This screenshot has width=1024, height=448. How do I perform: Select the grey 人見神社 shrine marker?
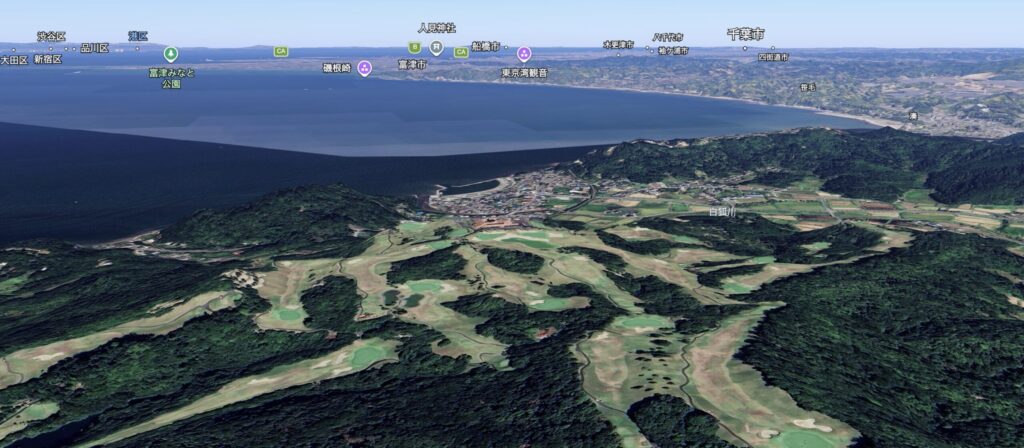[x=436, y=47]
